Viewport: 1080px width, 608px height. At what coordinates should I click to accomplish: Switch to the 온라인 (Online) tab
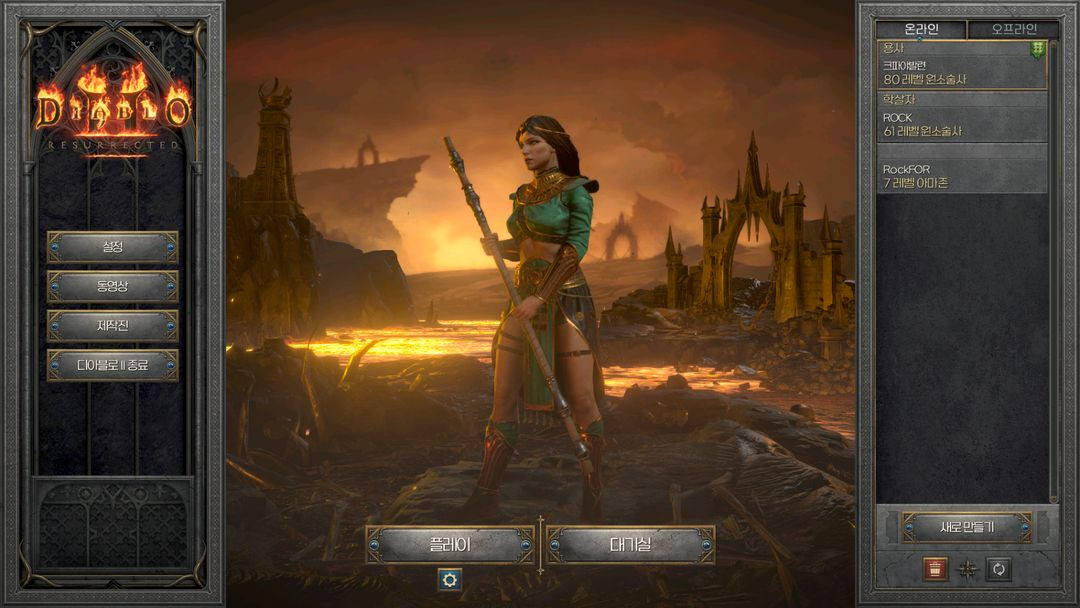921,29
